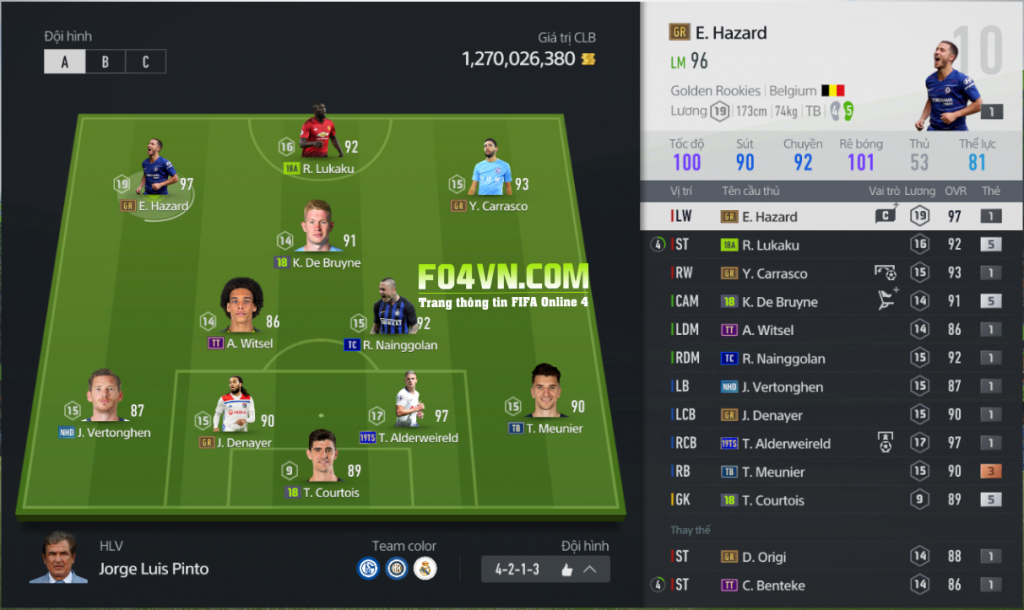The image size is (1024, 610).
Task: Open coach Jorge Luis Pinto's portrait
Action: point(58,558)
